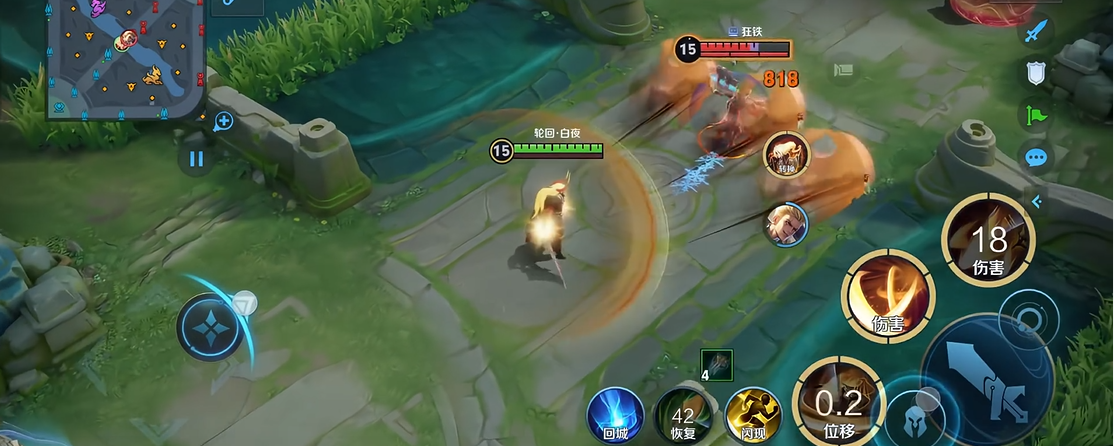This screenshot has width=1114, height=446.
Task: Trigger the 位移 dash skill
Action: point(838,402)
